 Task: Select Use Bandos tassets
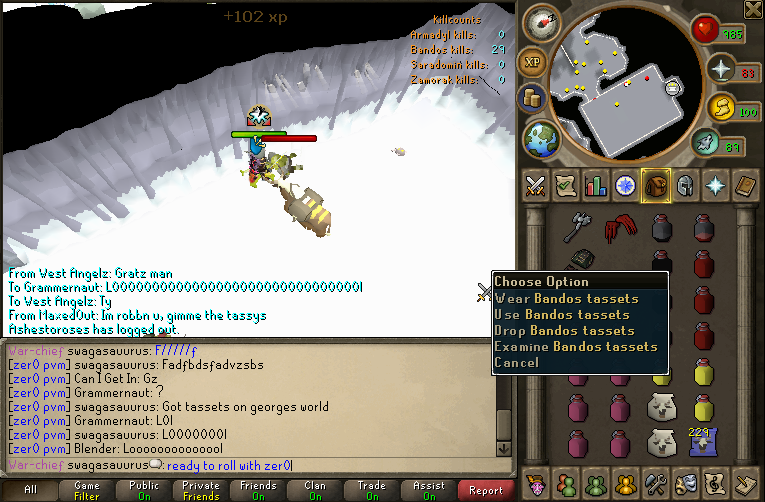pos(564,314)
